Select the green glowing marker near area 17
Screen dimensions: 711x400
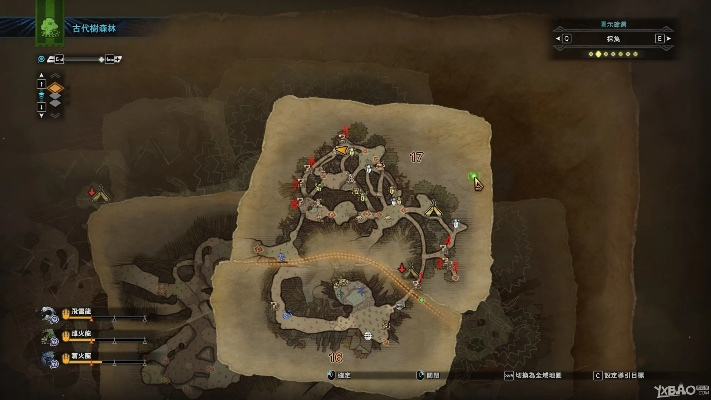(472, 177)
